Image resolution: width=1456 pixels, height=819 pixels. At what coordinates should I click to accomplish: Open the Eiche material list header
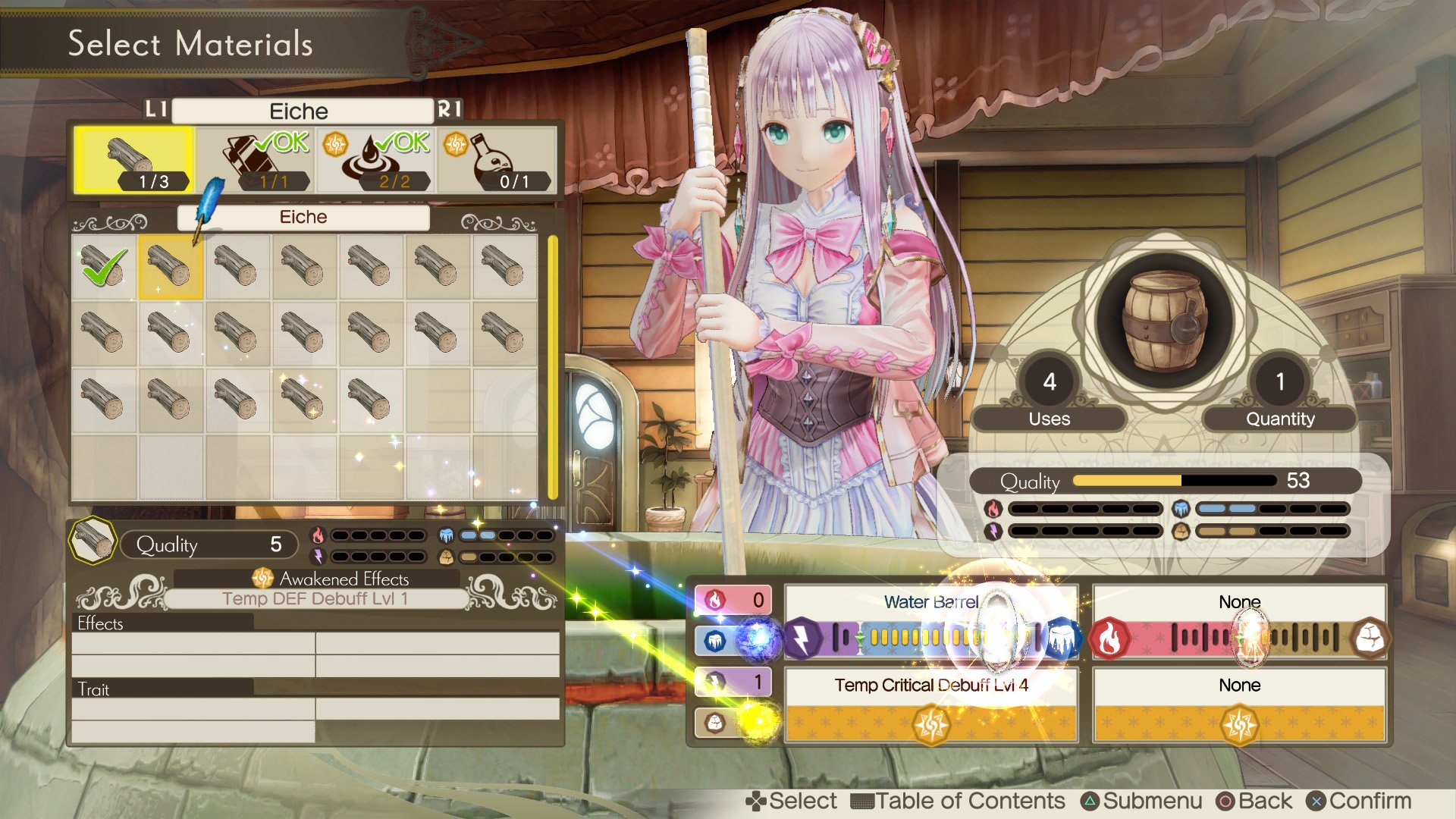(303, 218)
